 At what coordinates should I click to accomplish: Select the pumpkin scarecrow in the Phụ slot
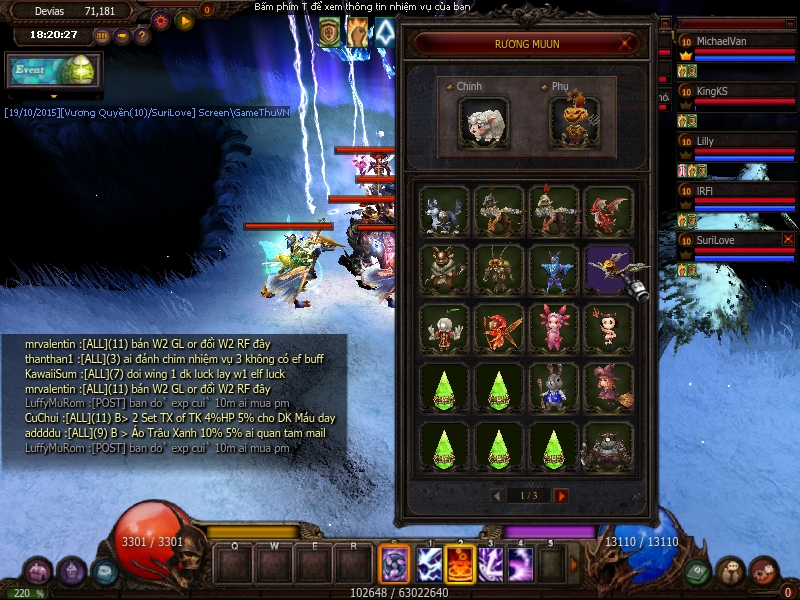pyautogui.click(x=574, y=122)
